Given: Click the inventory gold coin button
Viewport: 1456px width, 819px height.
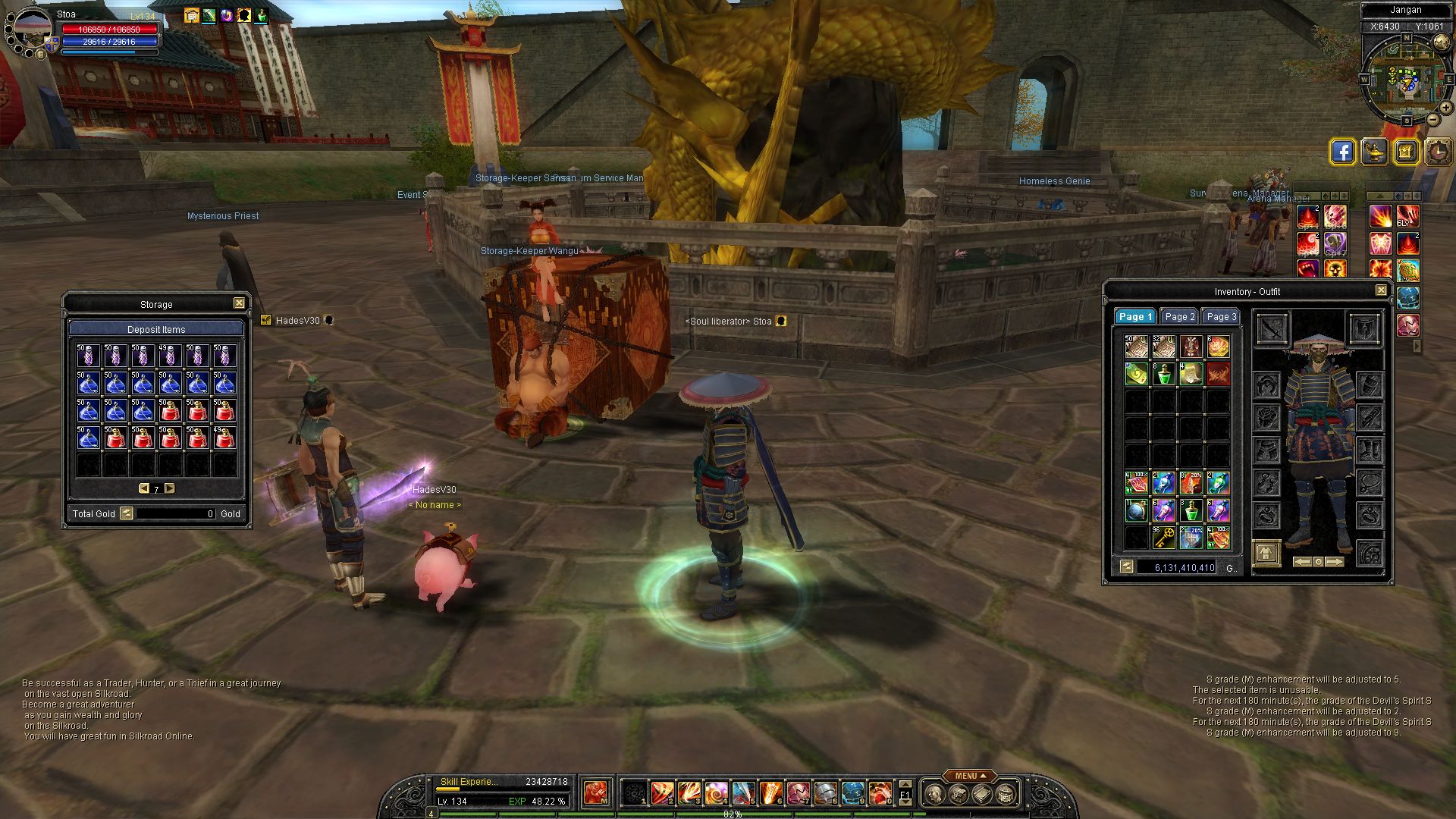Looking at the screenshot, I should point(1126,566).
